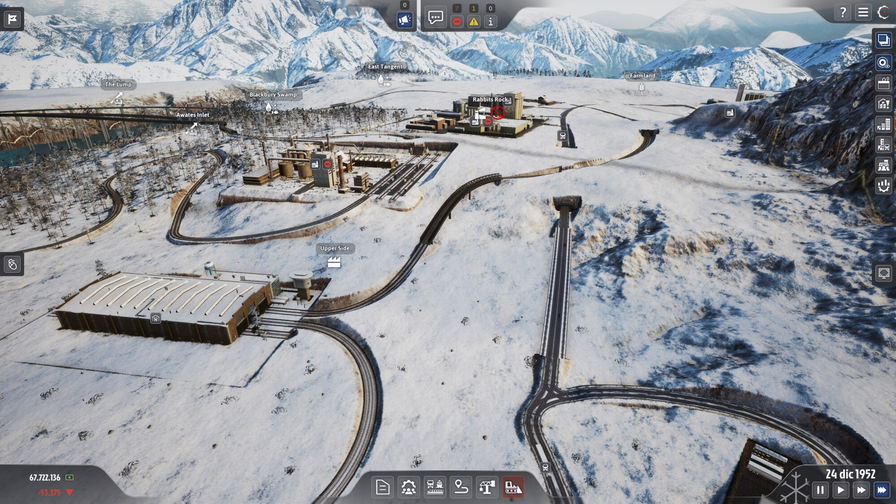Open the crane construction menu
Screen dimensions: 896x504
487,487
